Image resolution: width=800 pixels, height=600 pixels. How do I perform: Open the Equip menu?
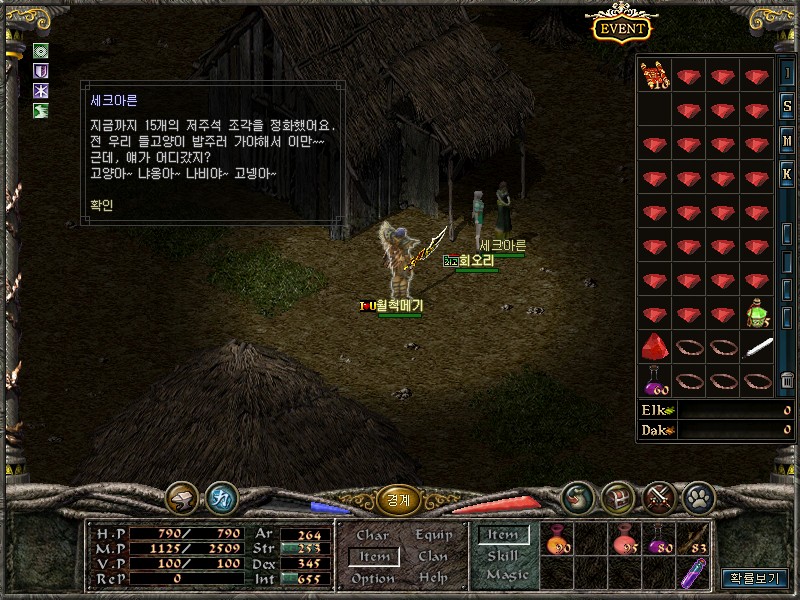[433, 536]
